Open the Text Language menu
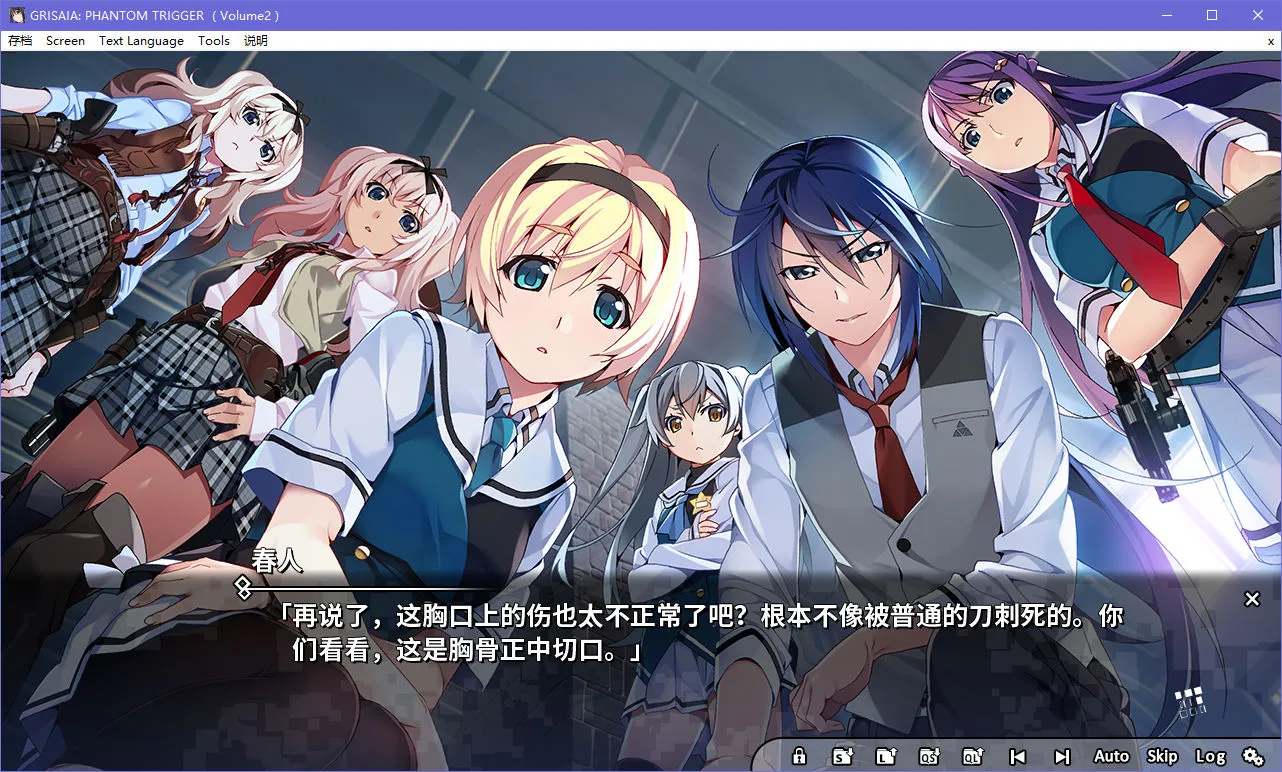Screen dimensions: 1282x772 (x=140, y=41)
